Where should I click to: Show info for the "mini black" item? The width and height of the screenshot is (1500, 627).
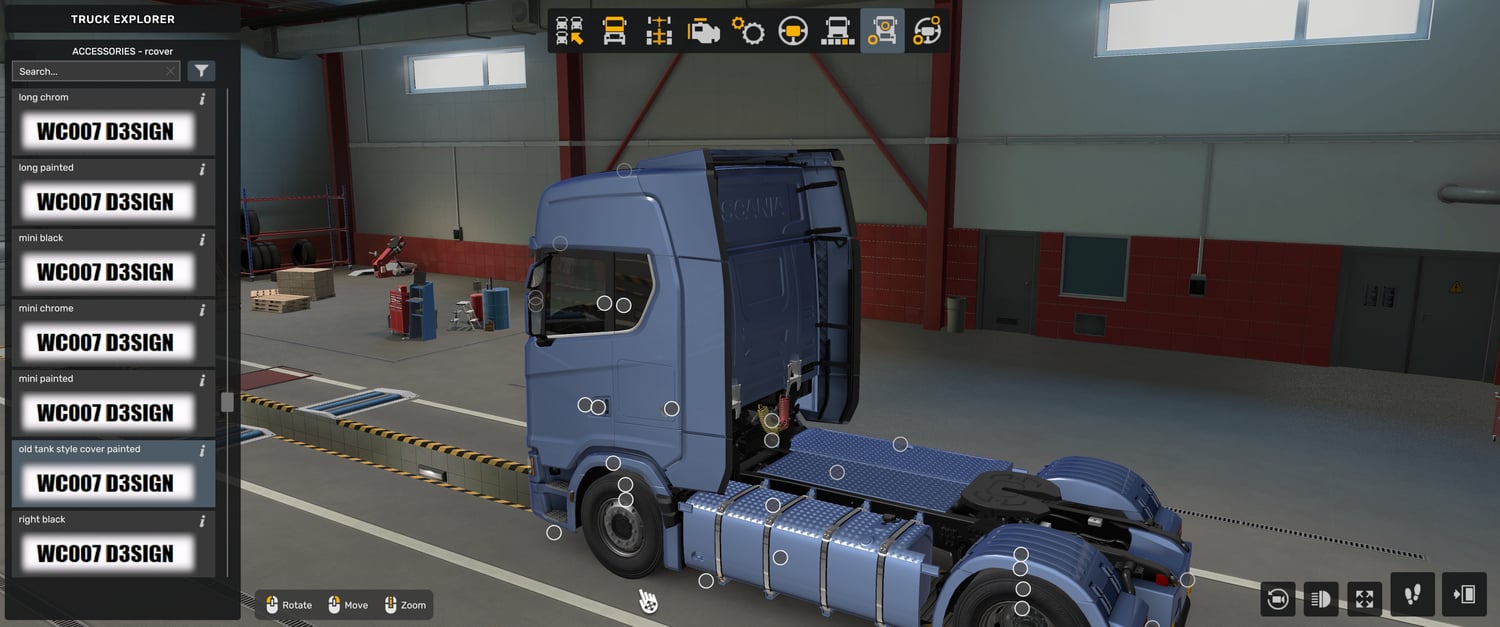203,240
